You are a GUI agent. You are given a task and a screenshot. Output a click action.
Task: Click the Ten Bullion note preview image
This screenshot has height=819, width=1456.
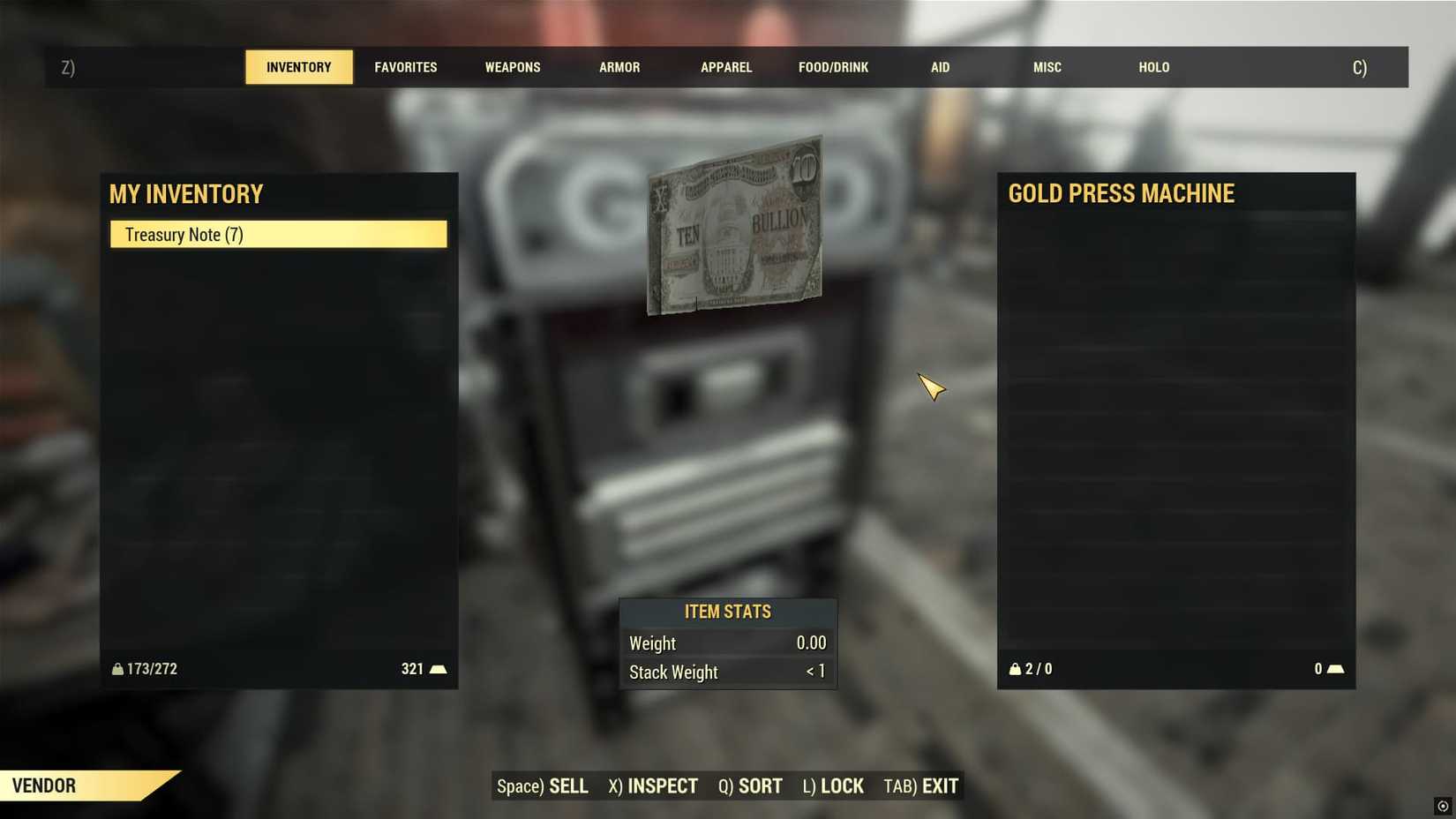734,225
